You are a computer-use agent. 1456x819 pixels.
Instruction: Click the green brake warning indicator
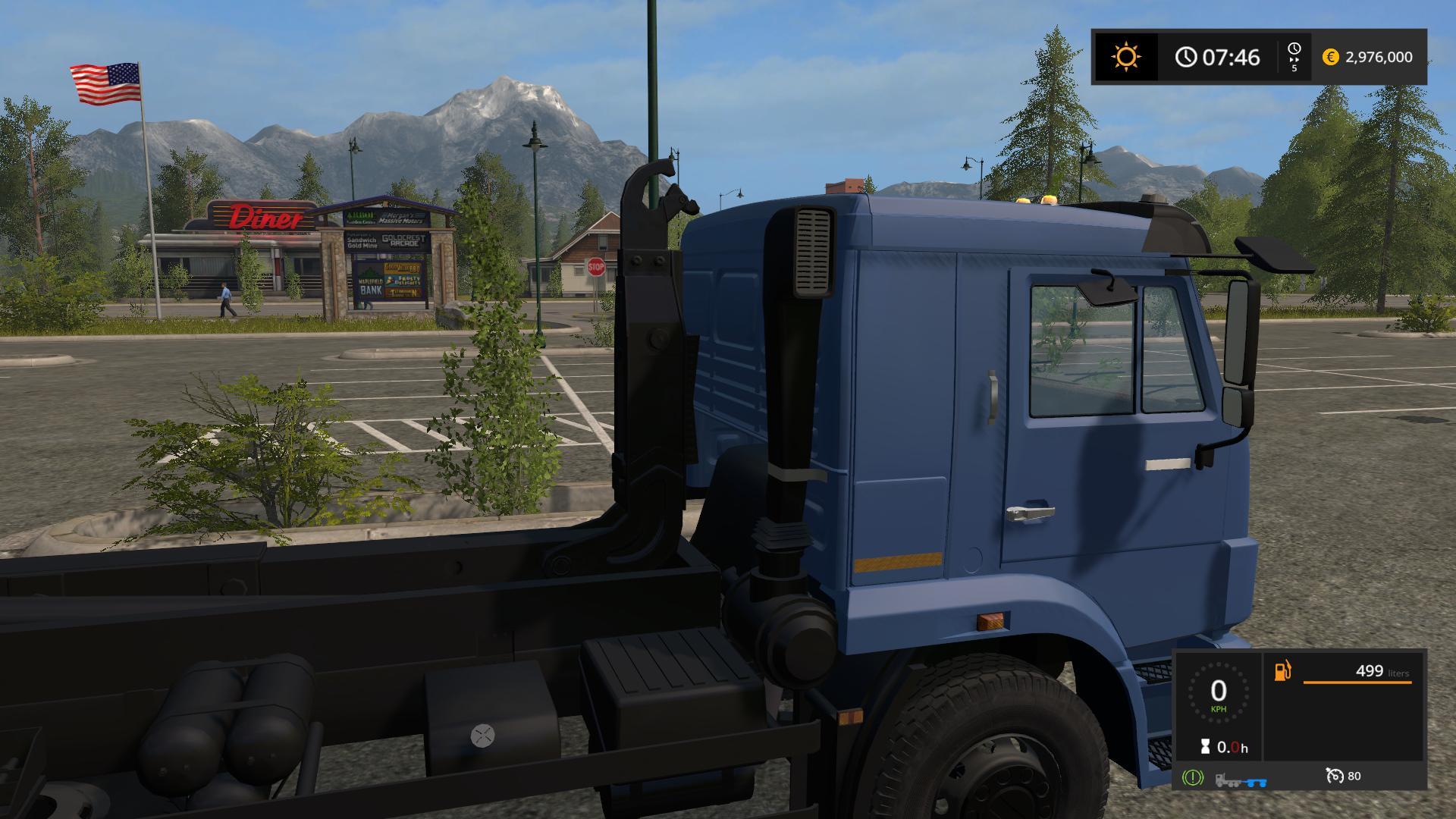(x=1192, y=777)
